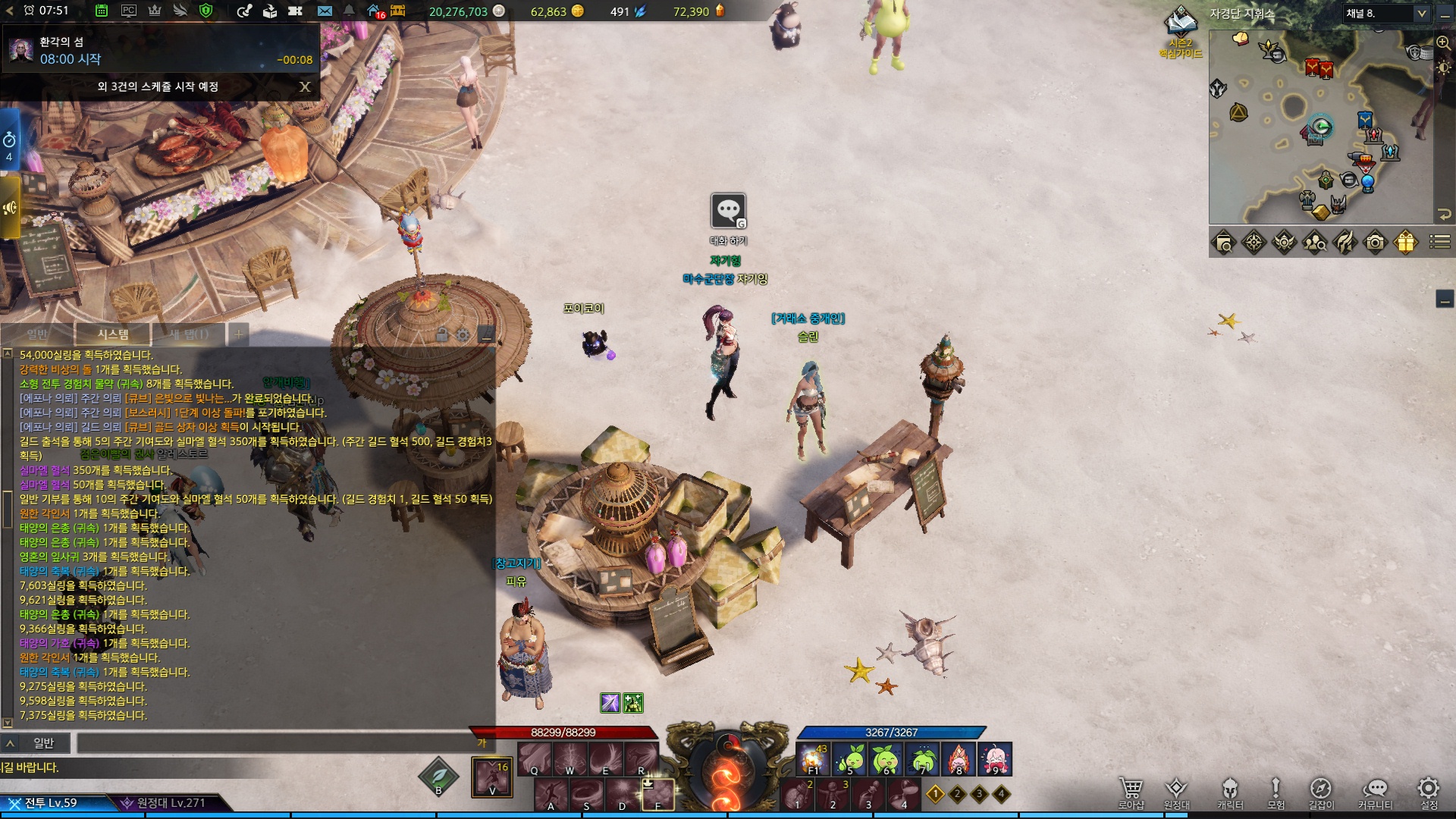Use the strawberry emote in slot 8
The height and width of the screenshot is (819, 1456).
[x=958, y=758]
